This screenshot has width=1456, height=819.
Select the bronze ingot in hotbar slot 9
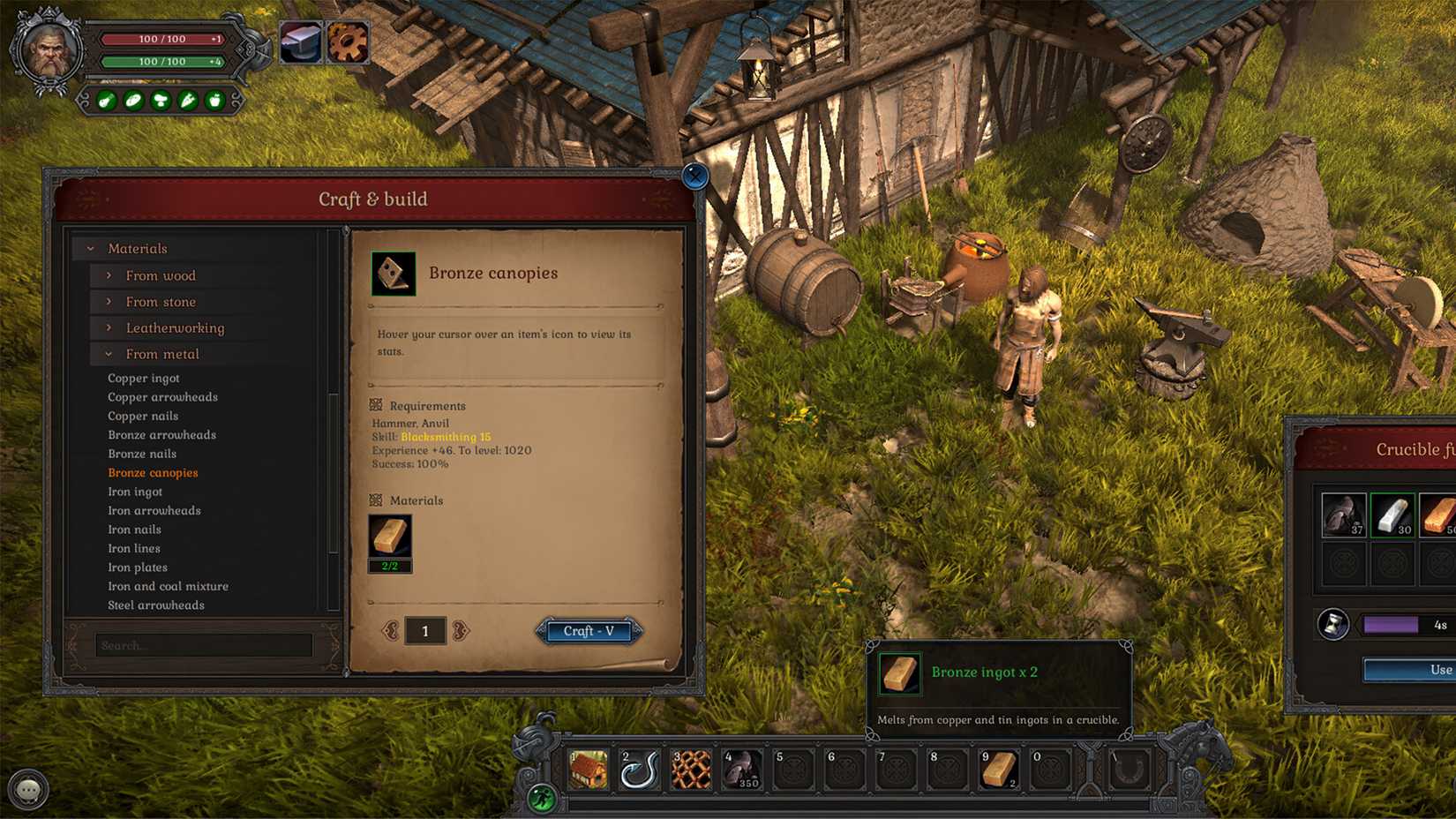(x=998, y=770)
